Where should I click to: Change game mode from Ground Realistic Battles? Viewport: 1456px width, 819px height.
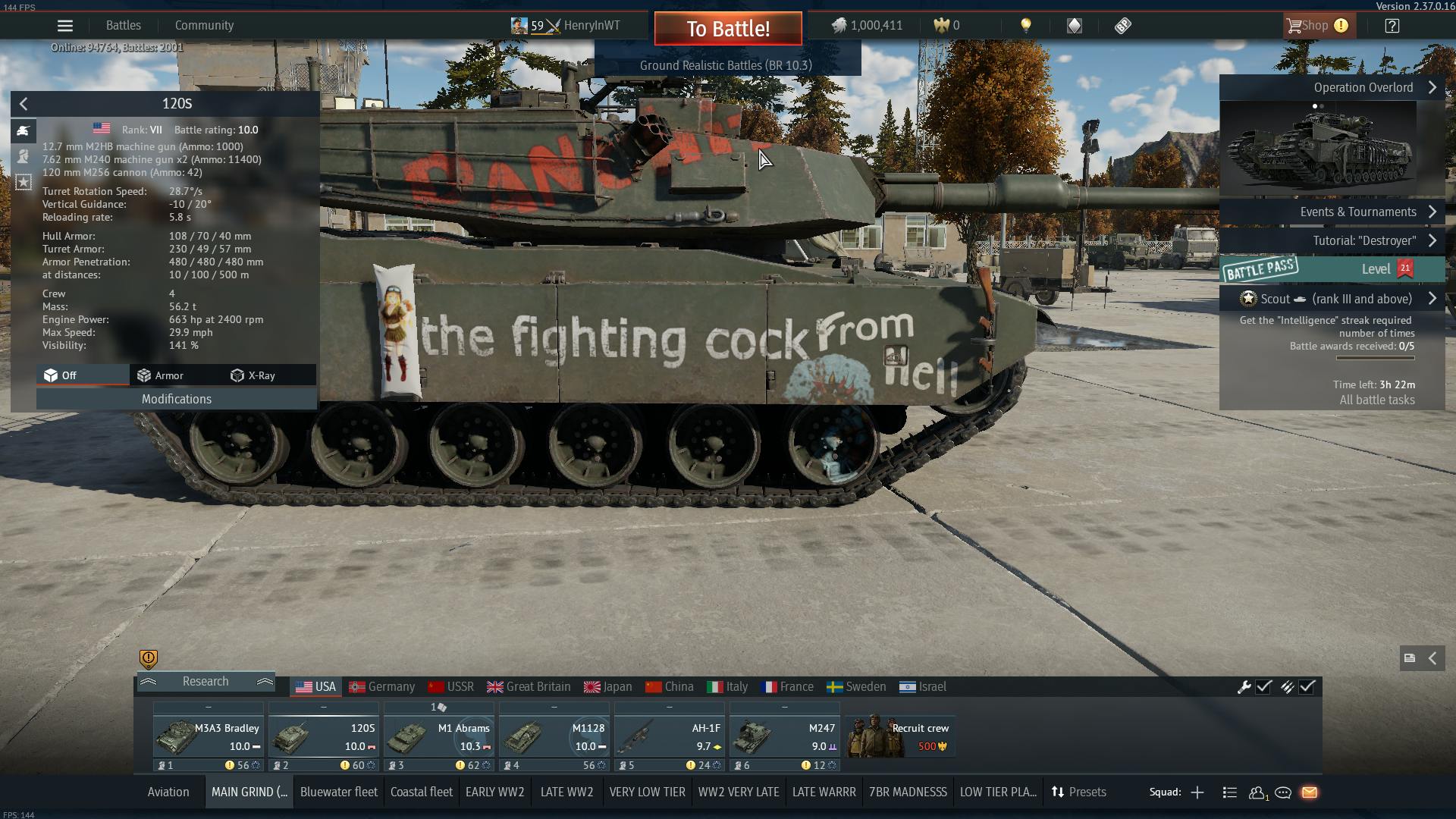tap(726, 66)
